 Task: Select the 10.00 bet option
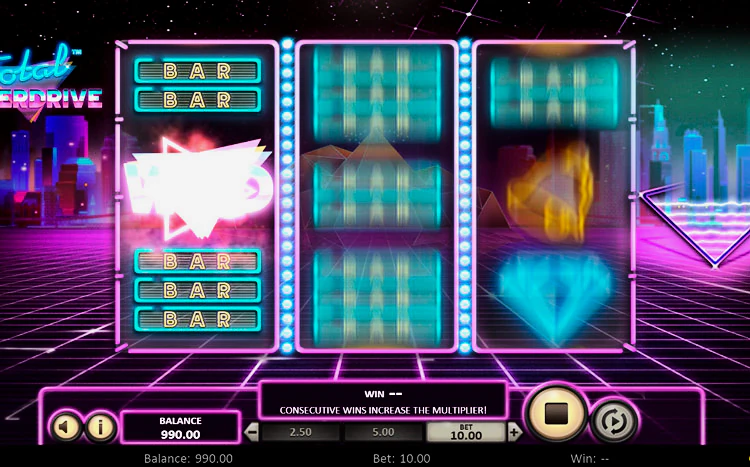coord(466,432)
